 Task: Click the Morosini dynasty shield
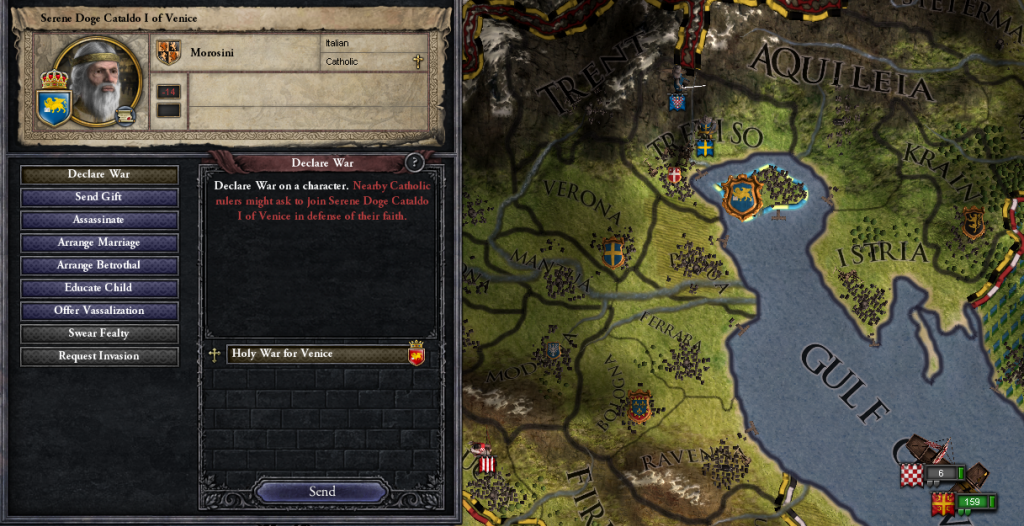click(x=168, y=53)
